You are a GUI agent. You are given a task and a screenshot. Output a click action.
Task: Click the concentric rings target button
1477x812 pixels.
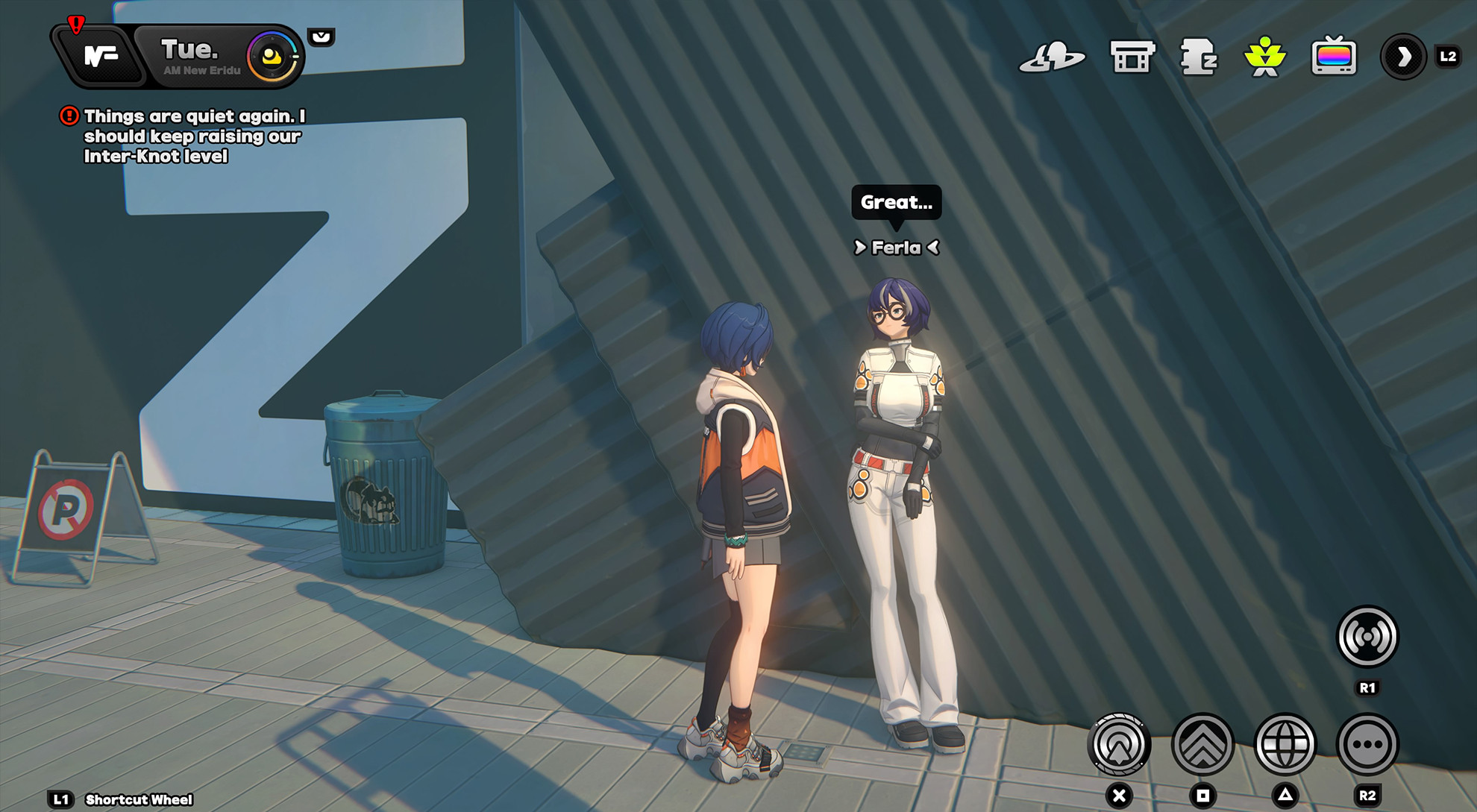coord(1119,744)
